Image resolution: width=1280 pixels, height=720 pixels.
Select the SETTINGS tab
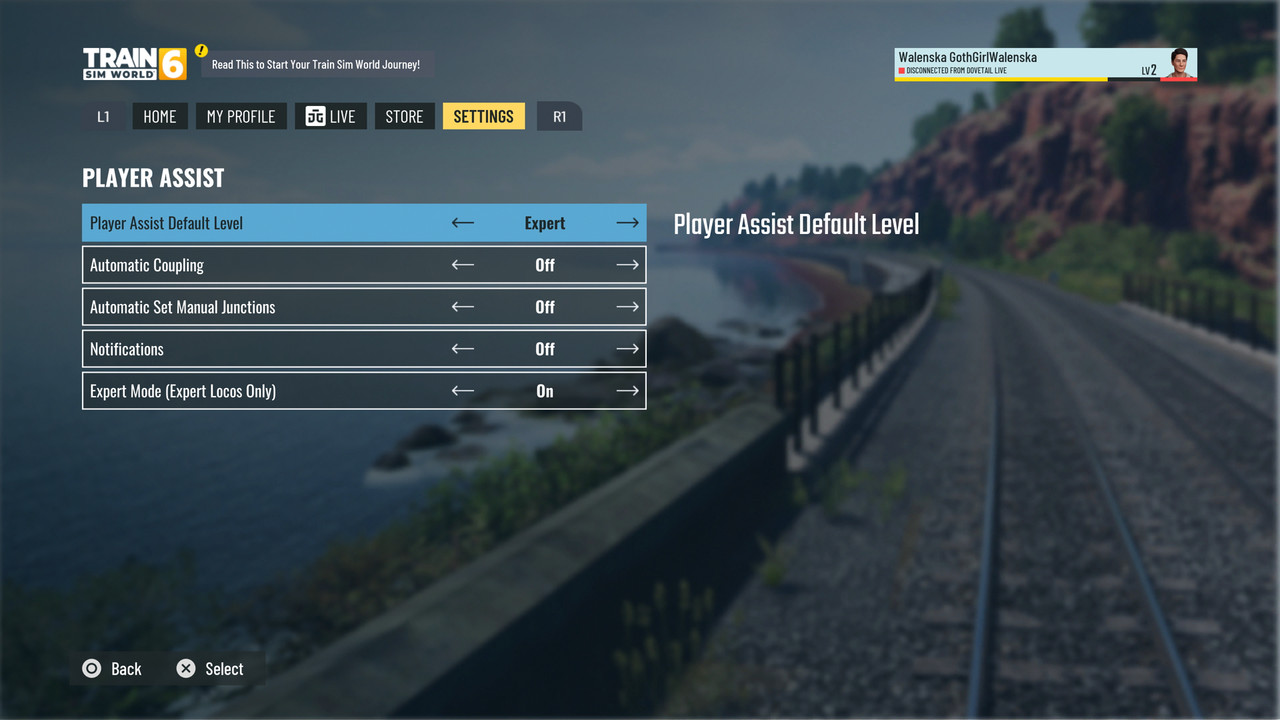(483, 116)
